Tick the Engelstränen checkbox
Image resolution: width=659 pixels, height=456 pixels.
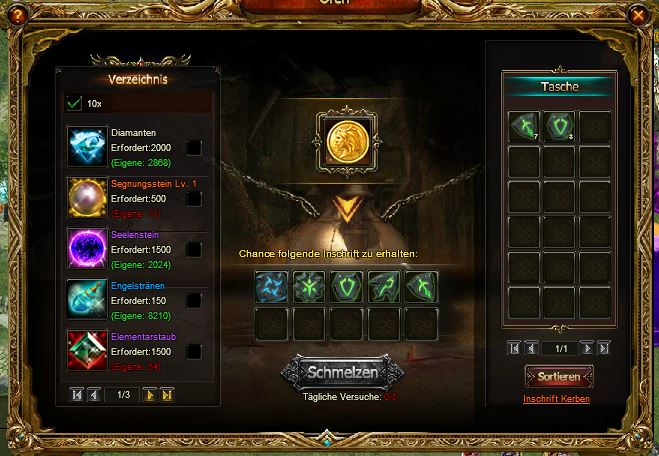point(193,300)
